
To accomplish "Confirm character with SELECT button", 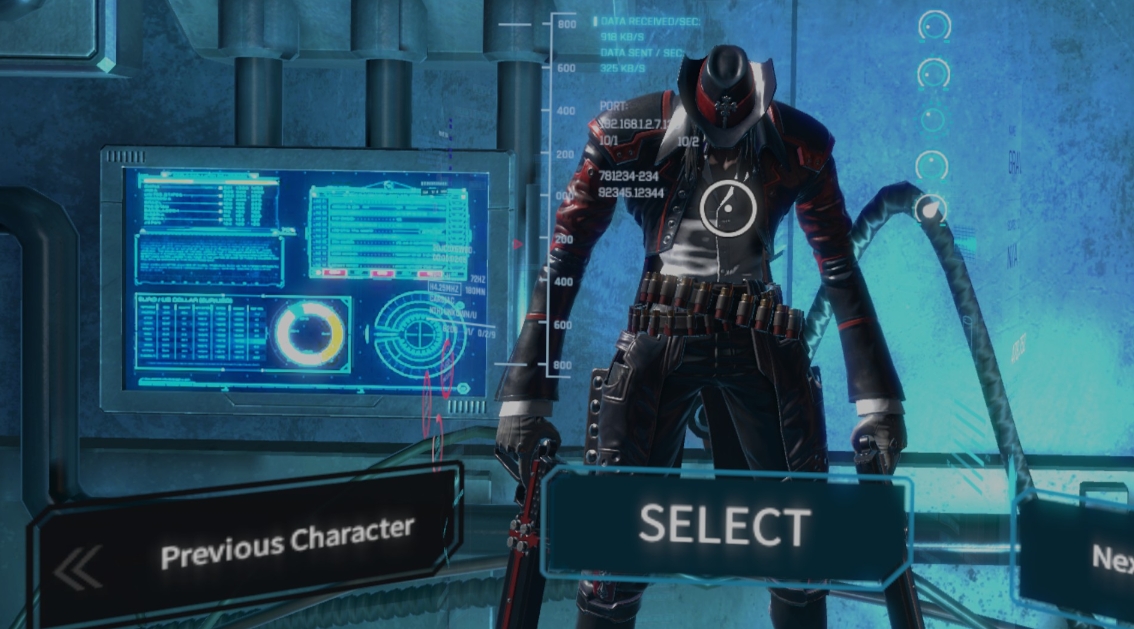I will [725, 526].
